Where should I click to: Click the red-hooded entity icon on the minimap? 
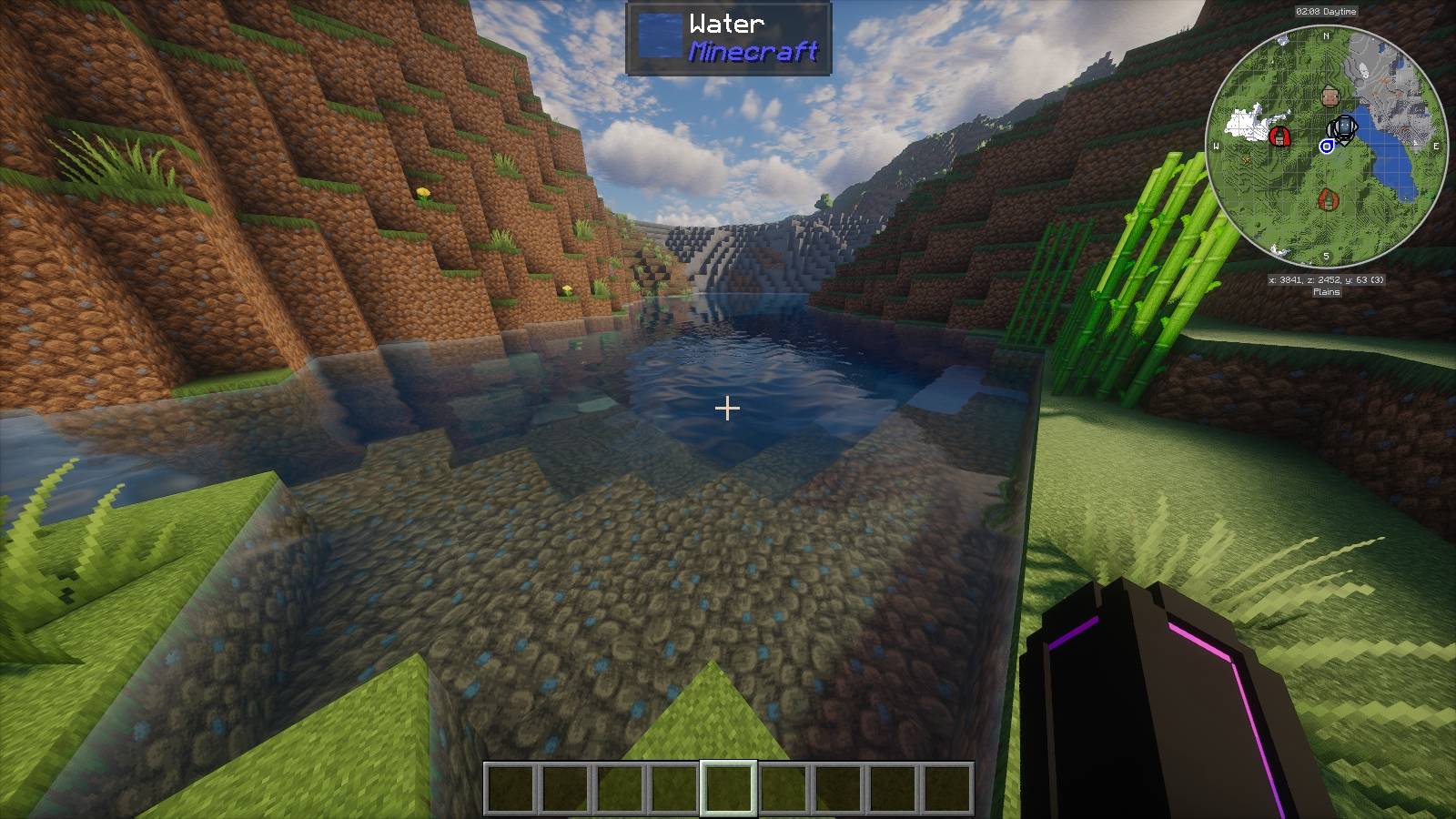[1280, 136]
